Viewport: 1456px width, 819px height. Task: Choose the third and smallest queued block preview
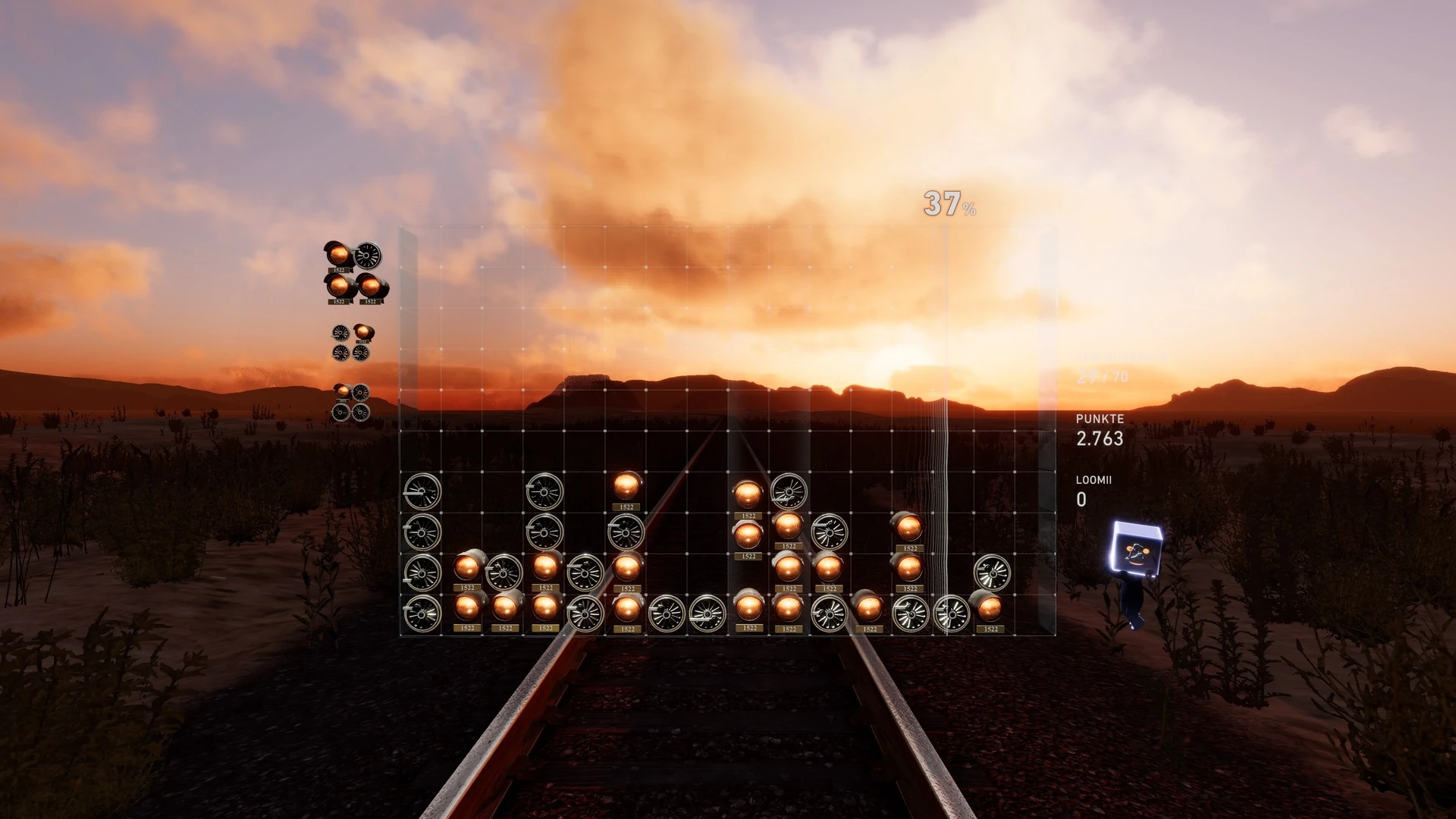(x=351, y=402)
